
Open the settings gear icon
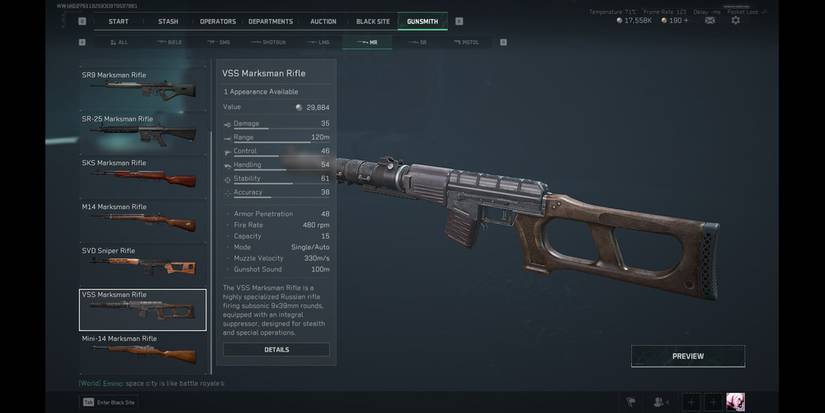click(735, 20)
